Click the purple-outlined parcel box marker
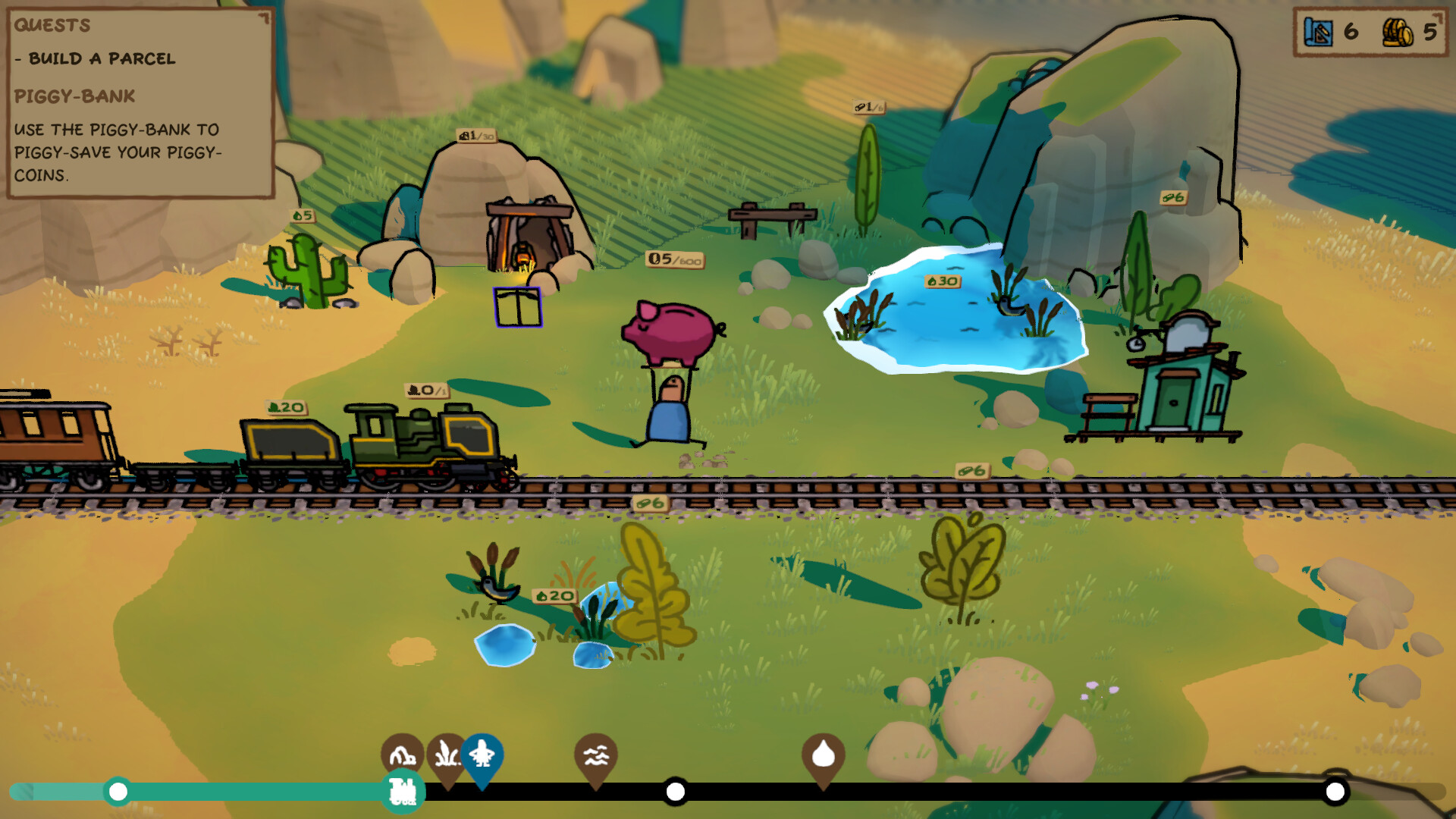The width and height of the screenshot is (1456, 819). pos(518,308)
